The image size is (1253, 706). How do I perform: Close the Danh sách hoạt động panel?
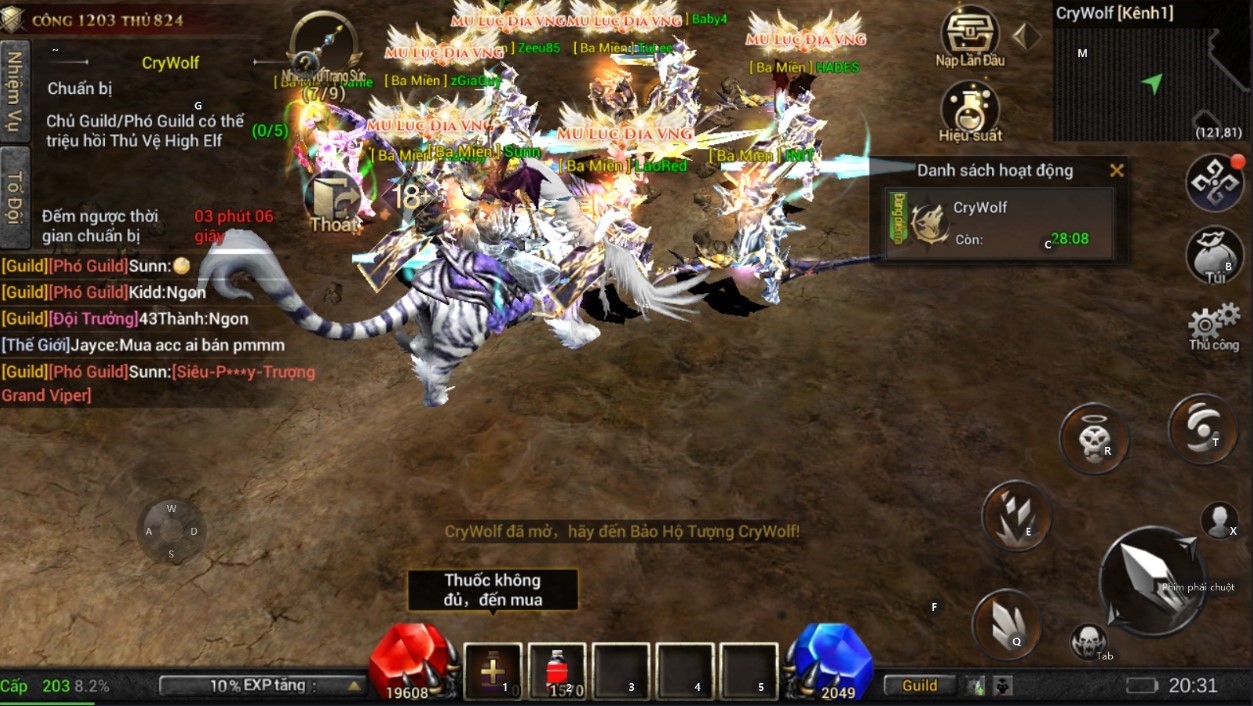coord(1117,171)
